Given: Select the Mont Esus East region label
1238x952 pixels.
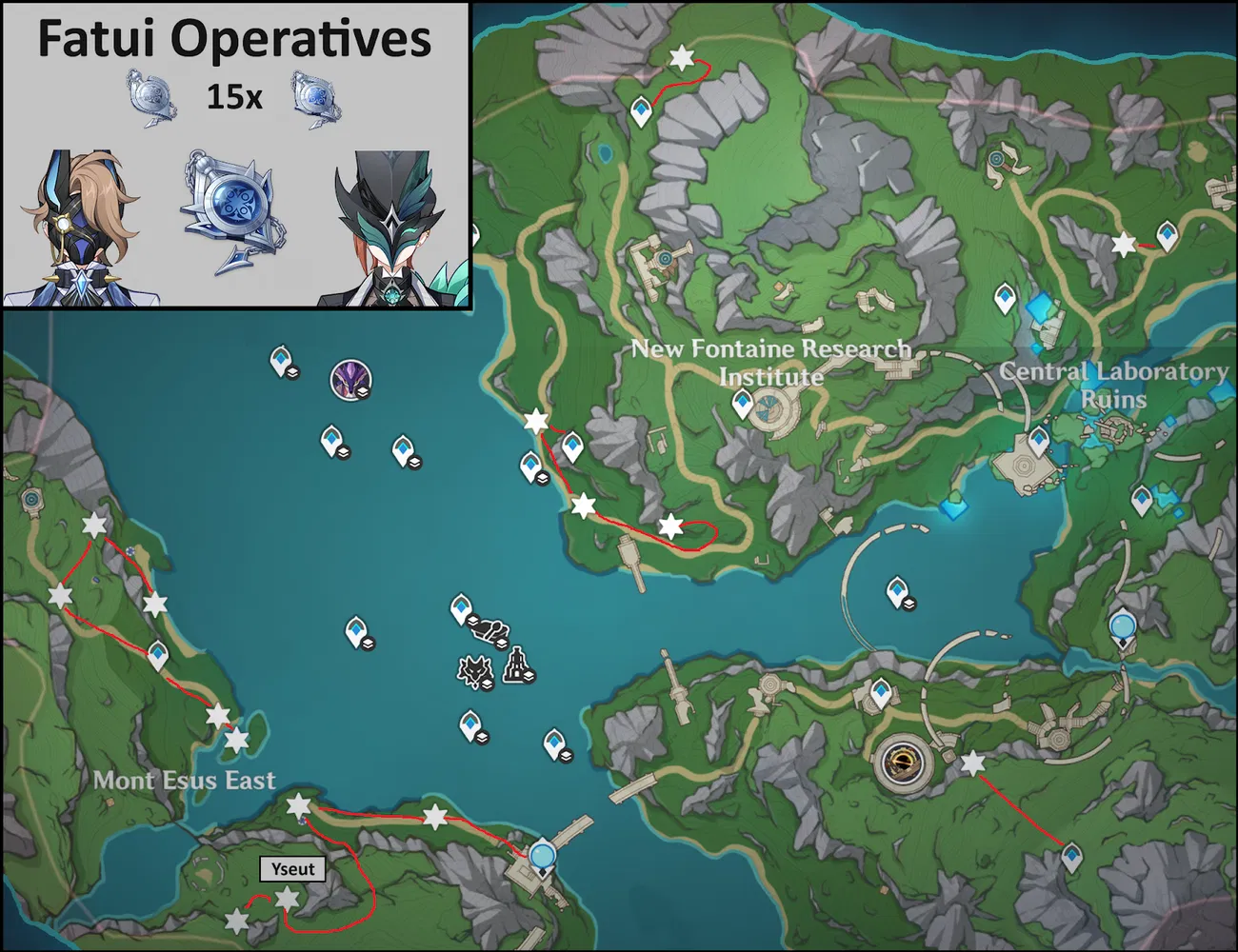Looking at the screenshot, I should 185,780.
